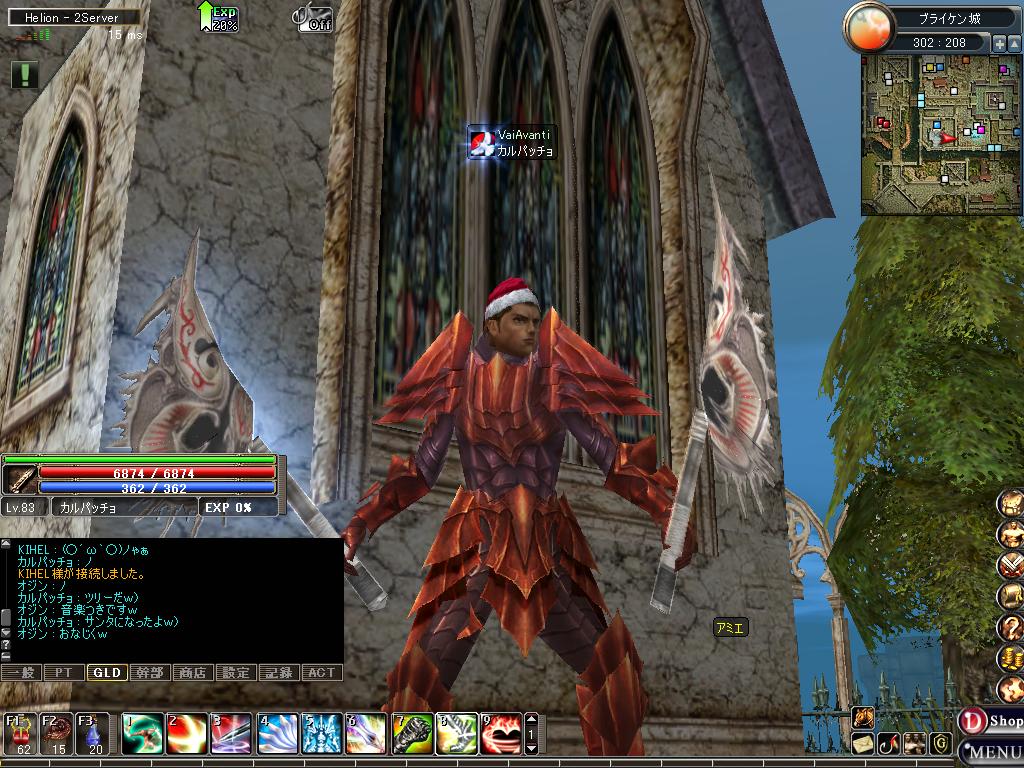The height and width of the screenshot is (768, 1024).
Task: Open the D Shop
Action: click(x=991, y=720)
